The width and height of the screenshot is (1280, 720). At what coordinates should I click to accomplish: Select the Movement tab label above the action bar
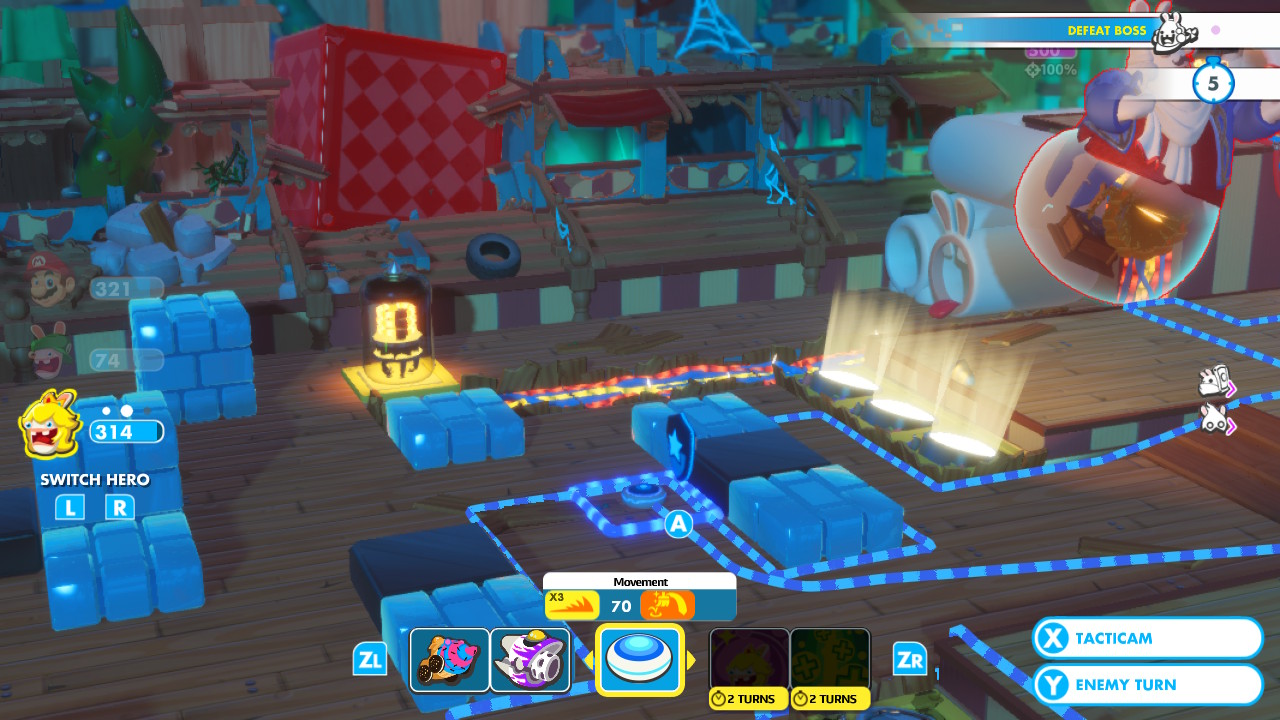pyautogui.click(x=640, y=581)
